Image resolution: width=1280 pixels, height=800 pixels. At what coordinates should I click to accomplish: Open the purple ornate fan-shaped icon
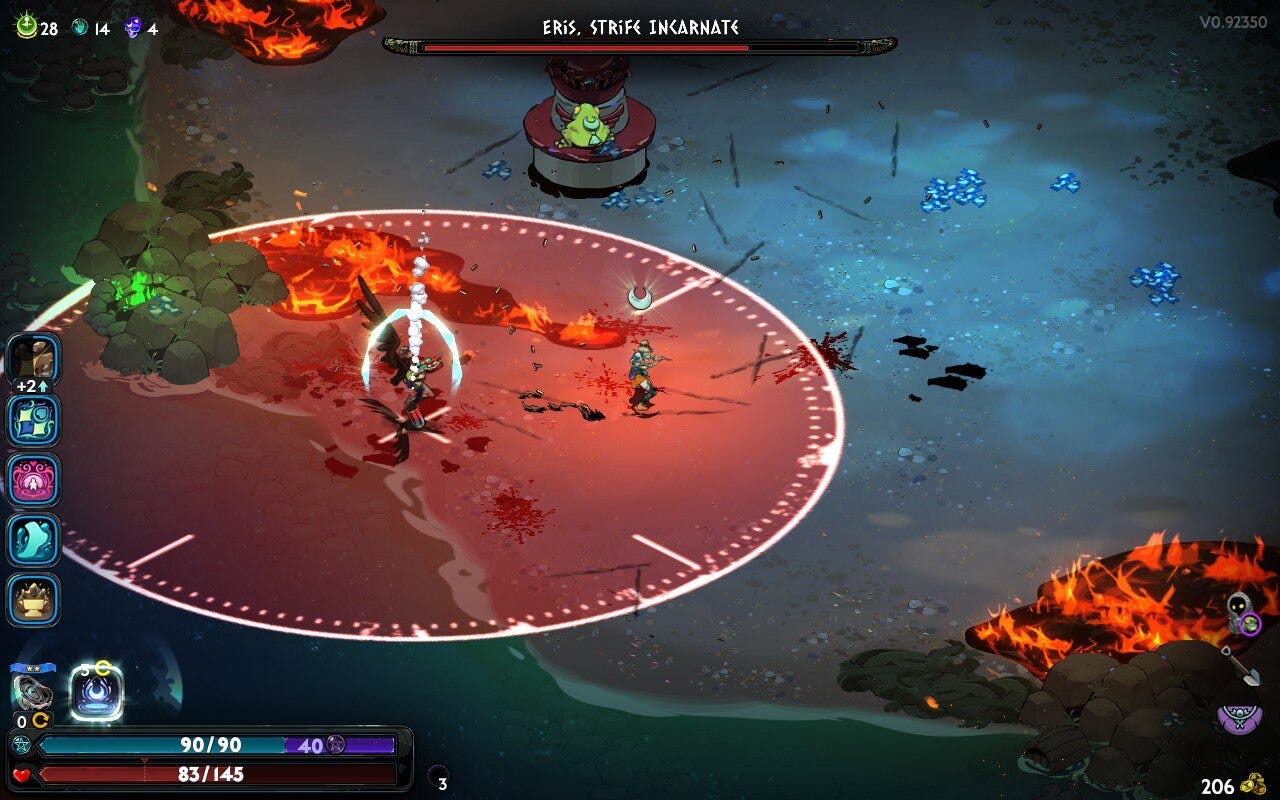point(1239,717)
